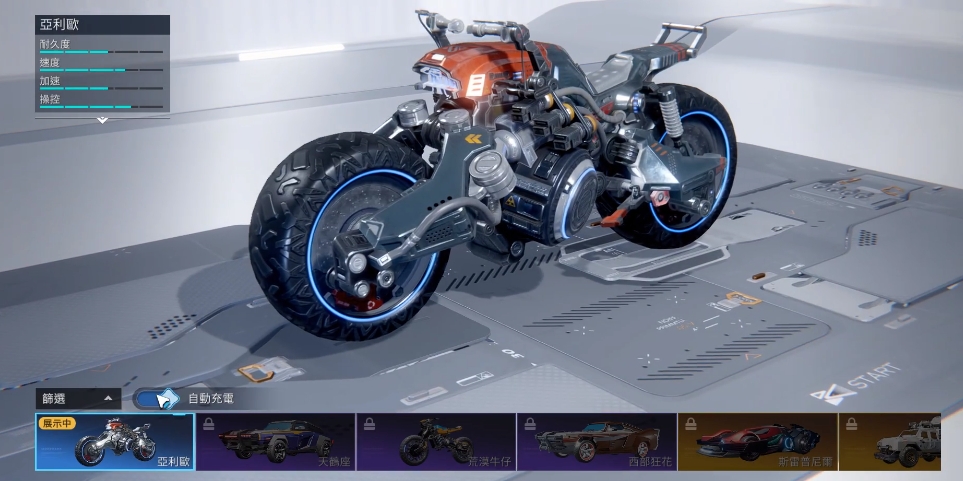Image resolution: width=963 pixels, height=481 pixels.
Task: Expand the 亞利歐 stats panel arrow
Action: pyautogui.click(x=102, y=120)
